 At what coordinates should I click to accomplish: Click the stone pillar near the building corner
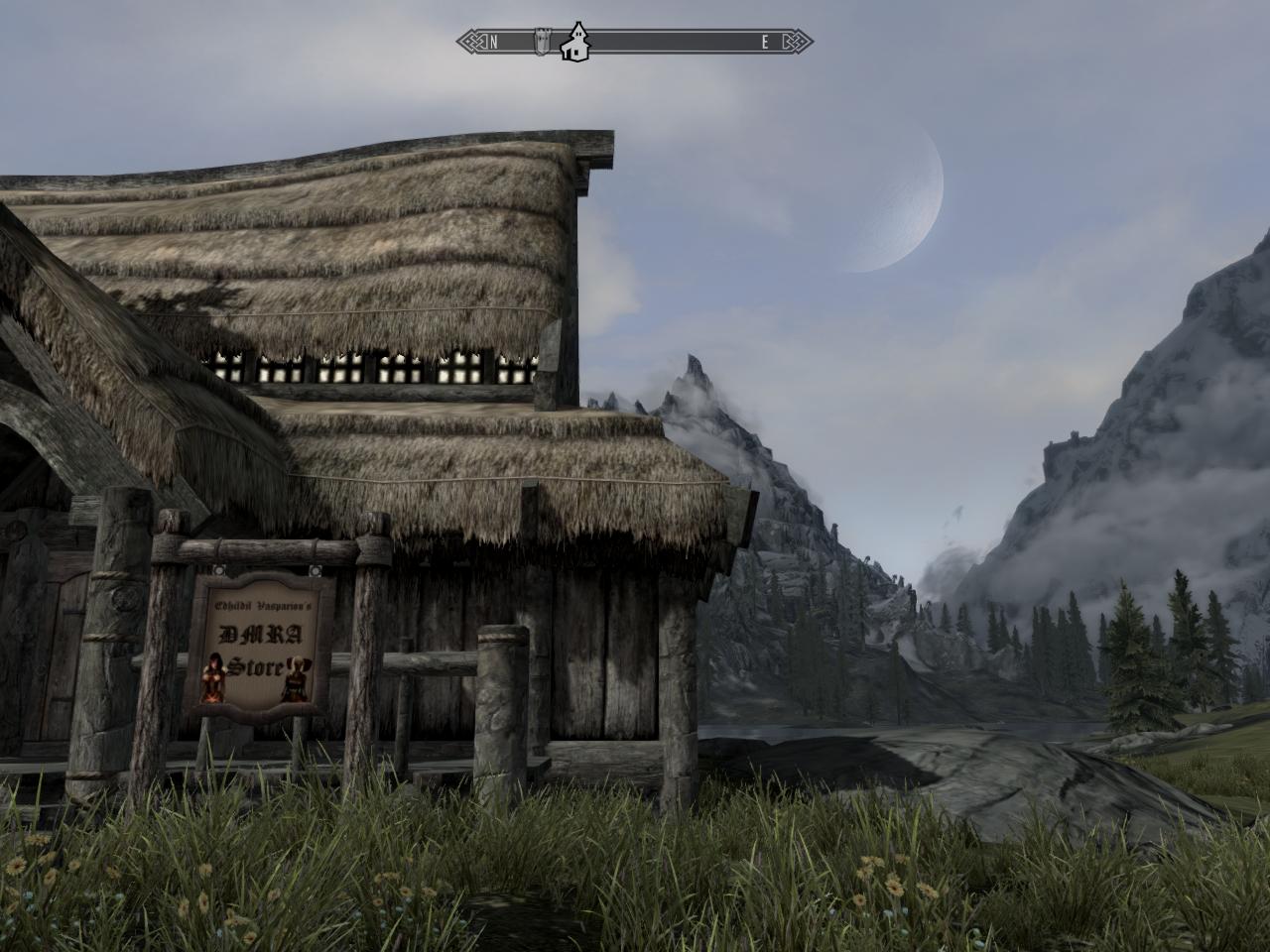501,694
